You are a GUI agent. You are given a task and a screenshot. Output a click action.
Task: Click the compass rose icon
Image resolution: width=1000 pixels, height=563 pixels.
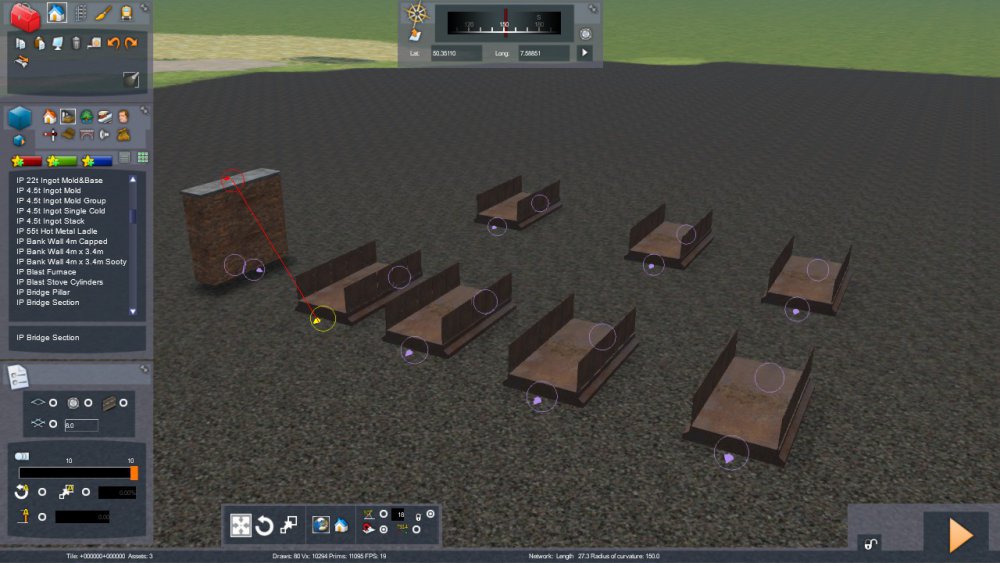click(417, 14)
